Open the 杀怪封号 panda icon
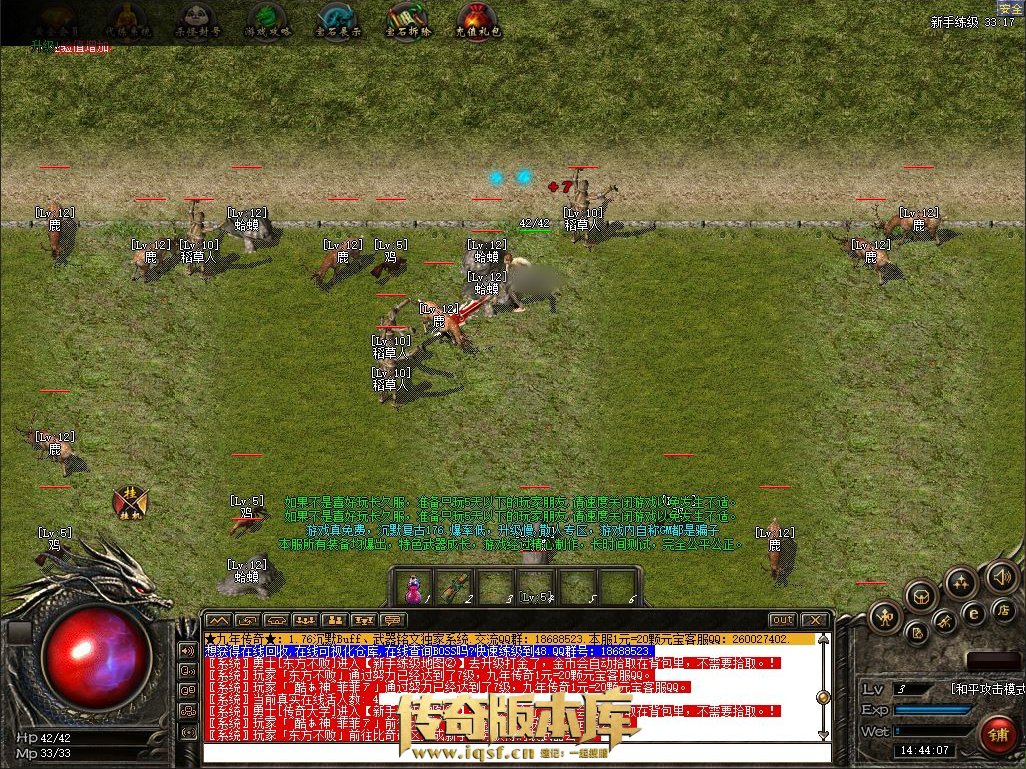Viewport: 1026px width, 769px height. (x=198, y=21)
